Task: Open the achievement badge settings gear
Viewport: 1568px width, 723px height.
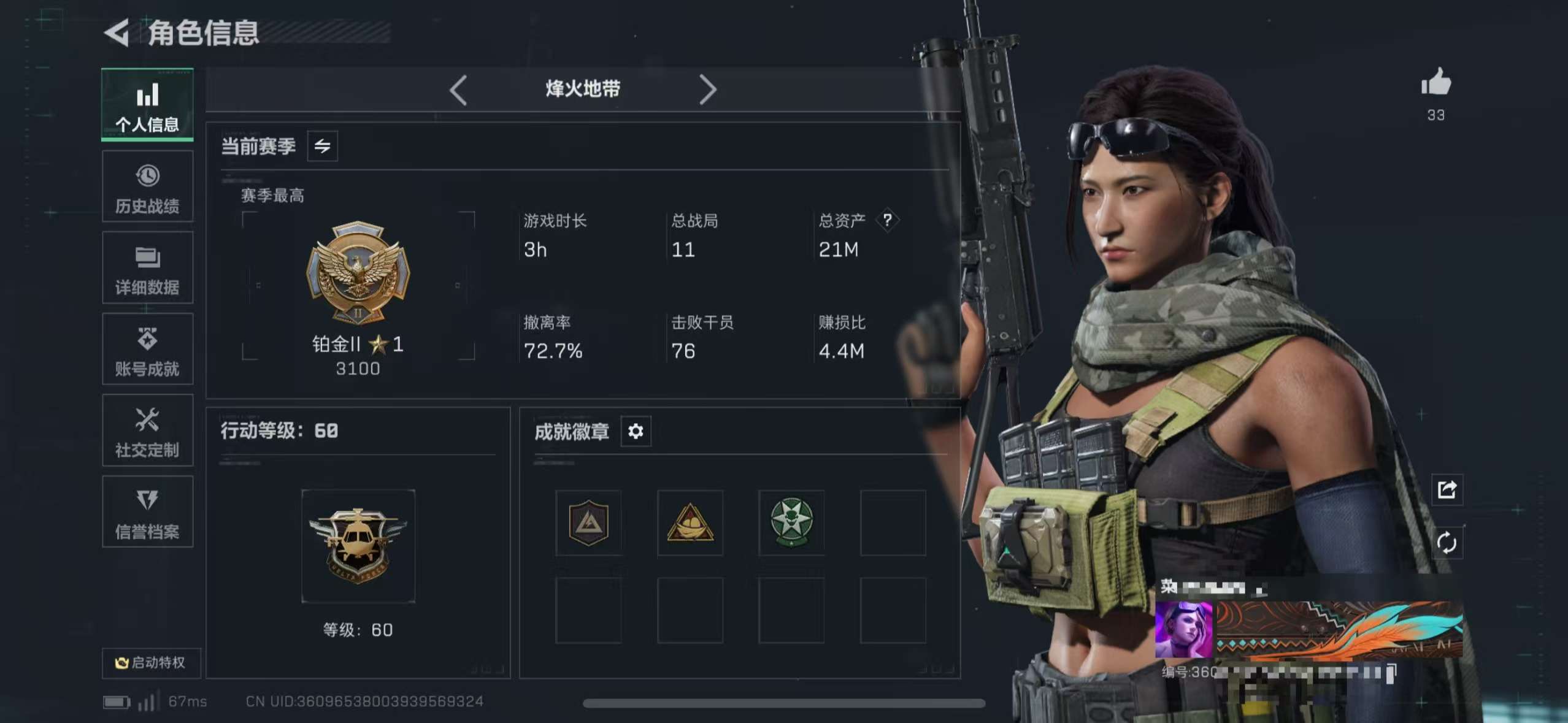Action: (636, 432)
